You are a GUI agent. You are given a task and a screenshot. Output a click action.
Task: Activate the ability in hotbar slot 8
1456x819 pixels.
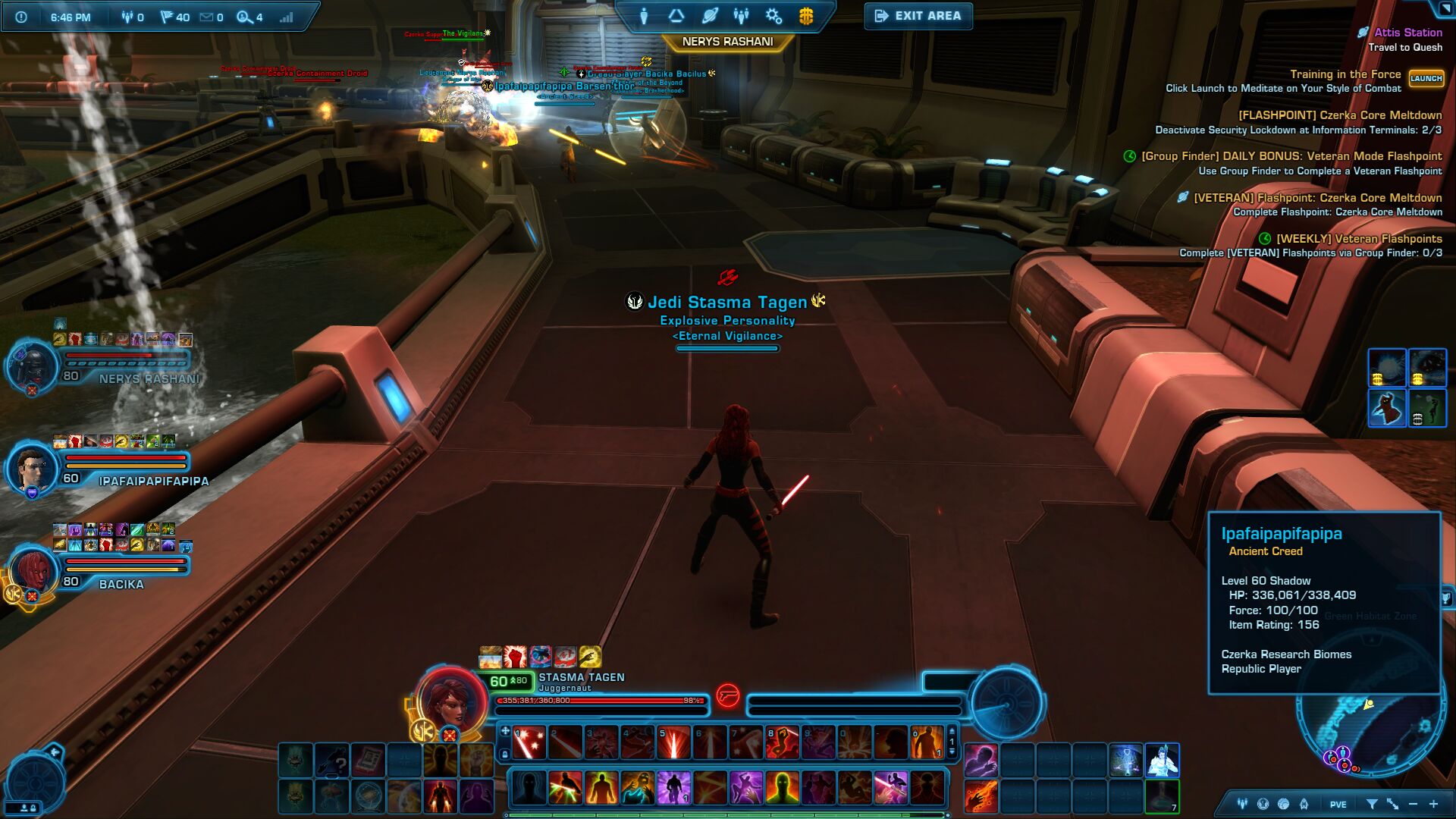782,743
